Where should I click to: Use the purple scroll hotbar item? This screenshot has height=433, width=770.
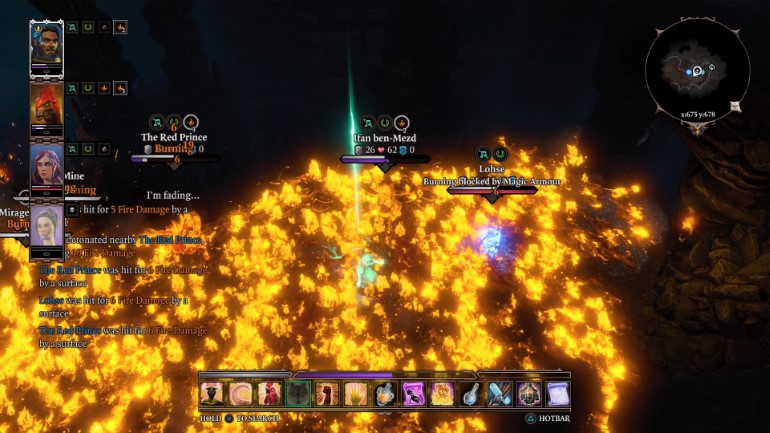click(413, 394)
